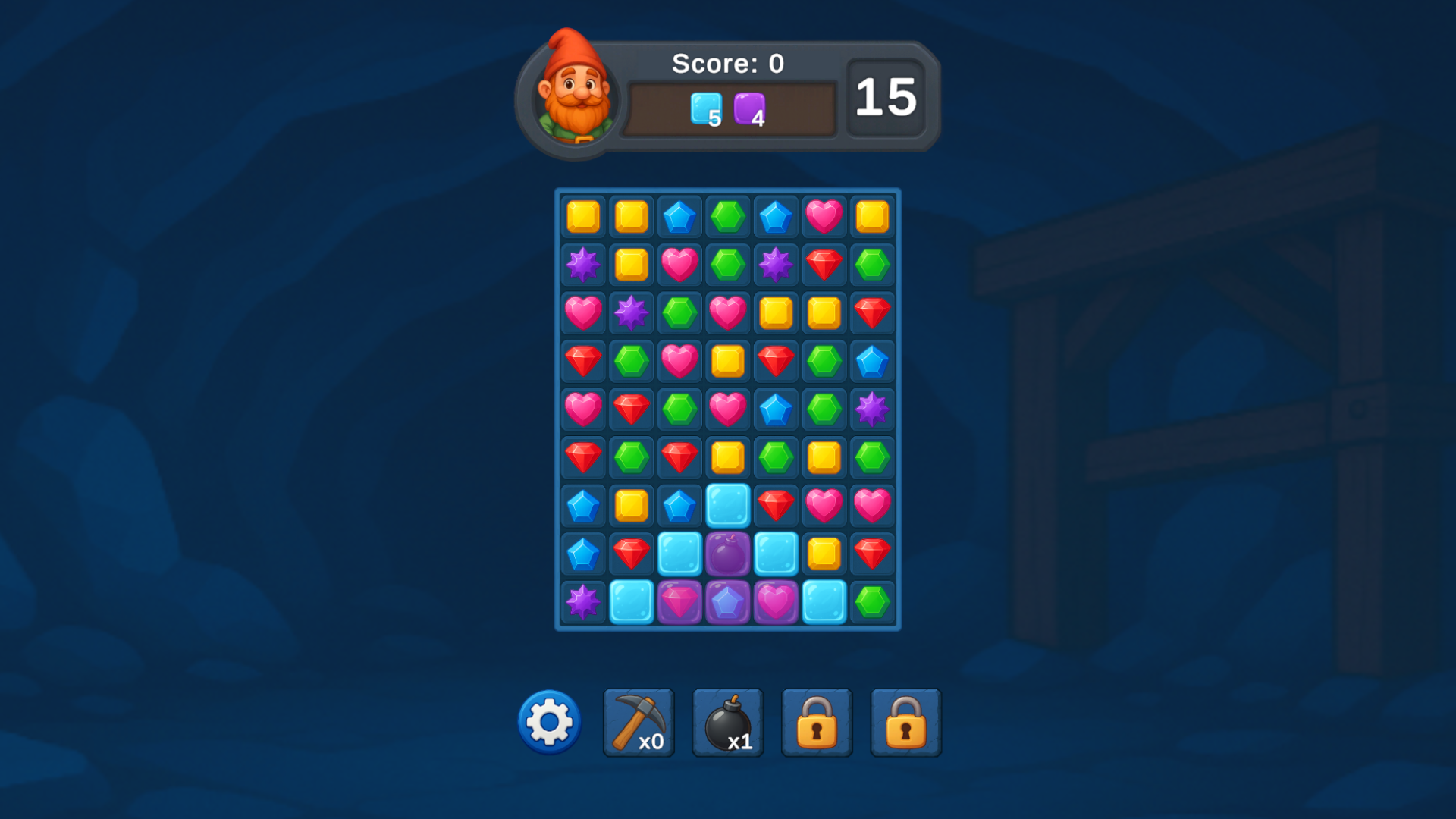Select the ice block in bottom row
The height and width of the screenshot is (819, 1456).
pos(631,601)
